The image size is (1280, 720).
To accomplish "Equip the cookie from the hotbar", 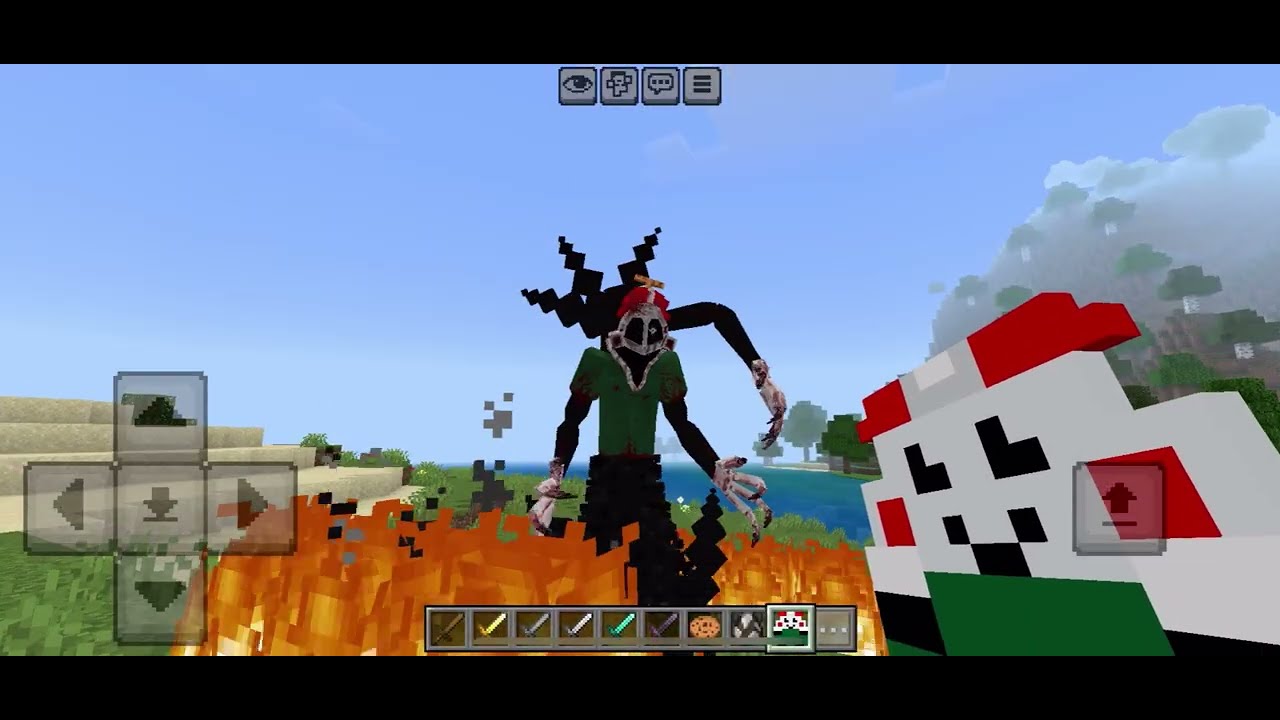I will [x=705, y=627].
